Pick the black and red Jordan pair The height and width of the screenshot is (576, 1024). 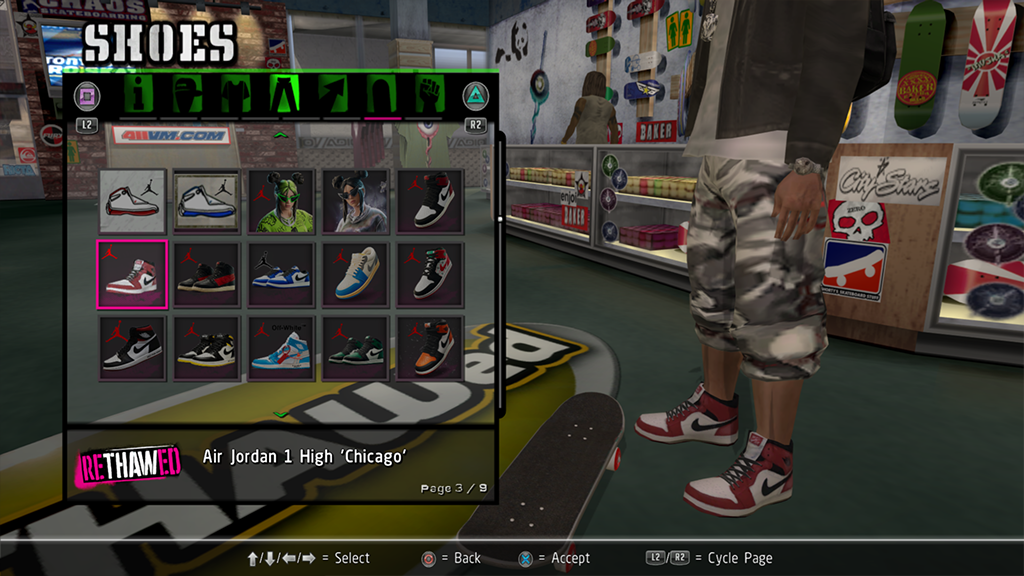[x=206, y=273]
